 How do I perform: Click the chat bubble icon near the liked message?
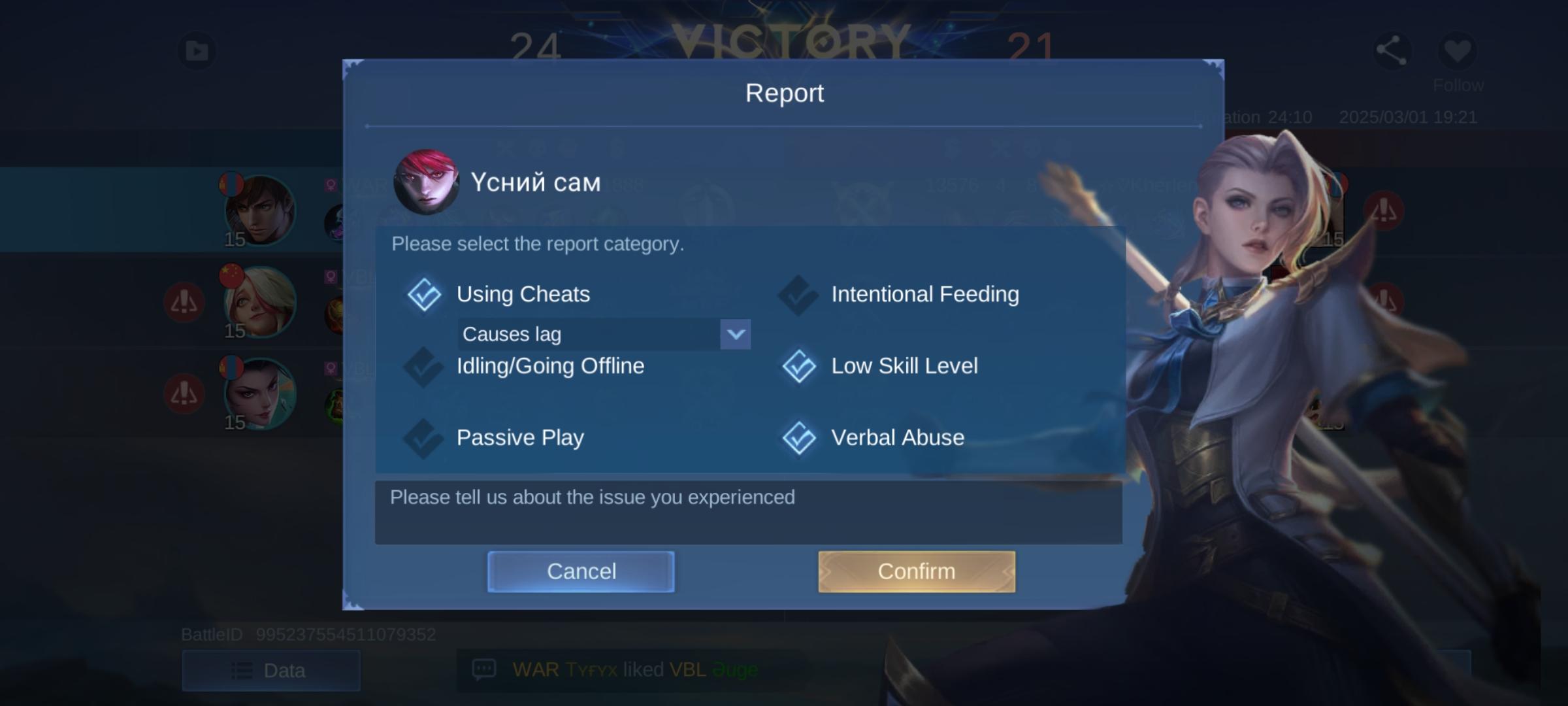(485, 669)
